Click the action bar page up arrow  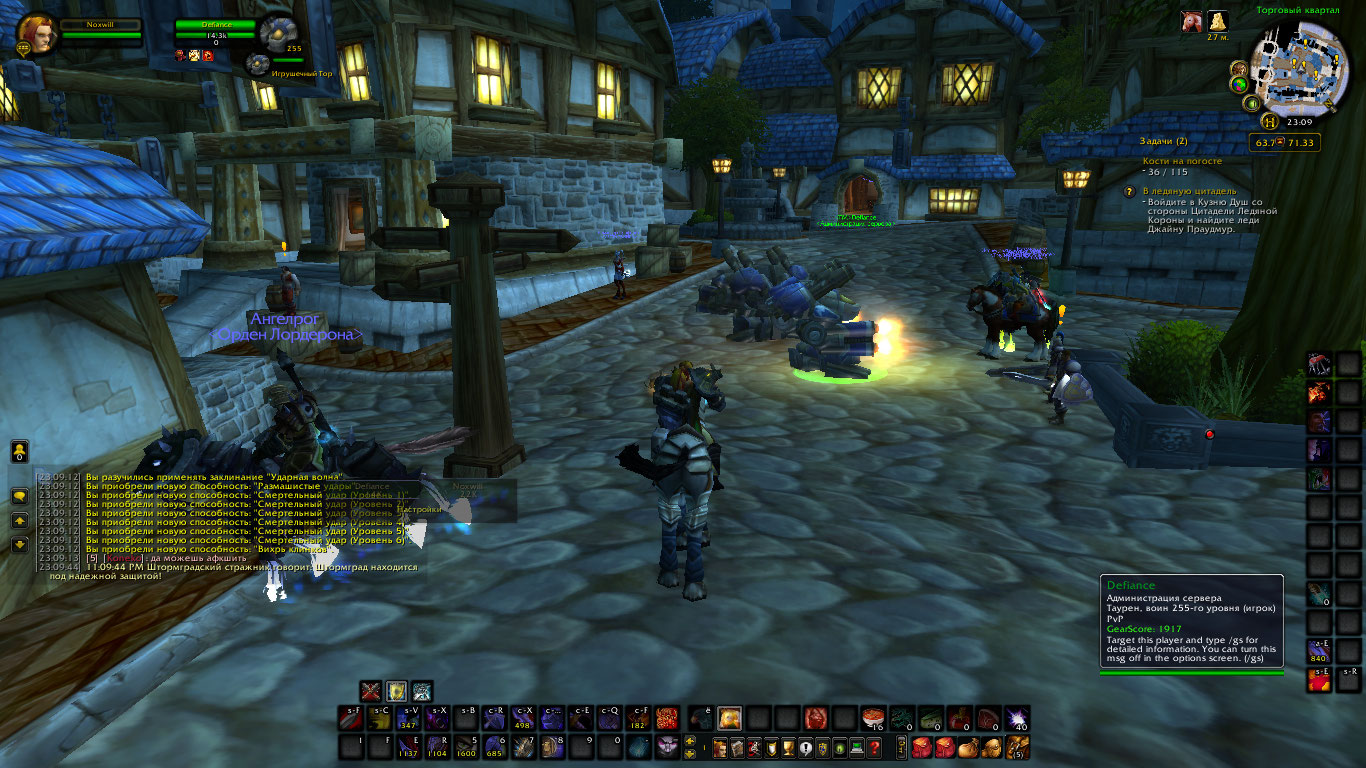click(690, 741)
